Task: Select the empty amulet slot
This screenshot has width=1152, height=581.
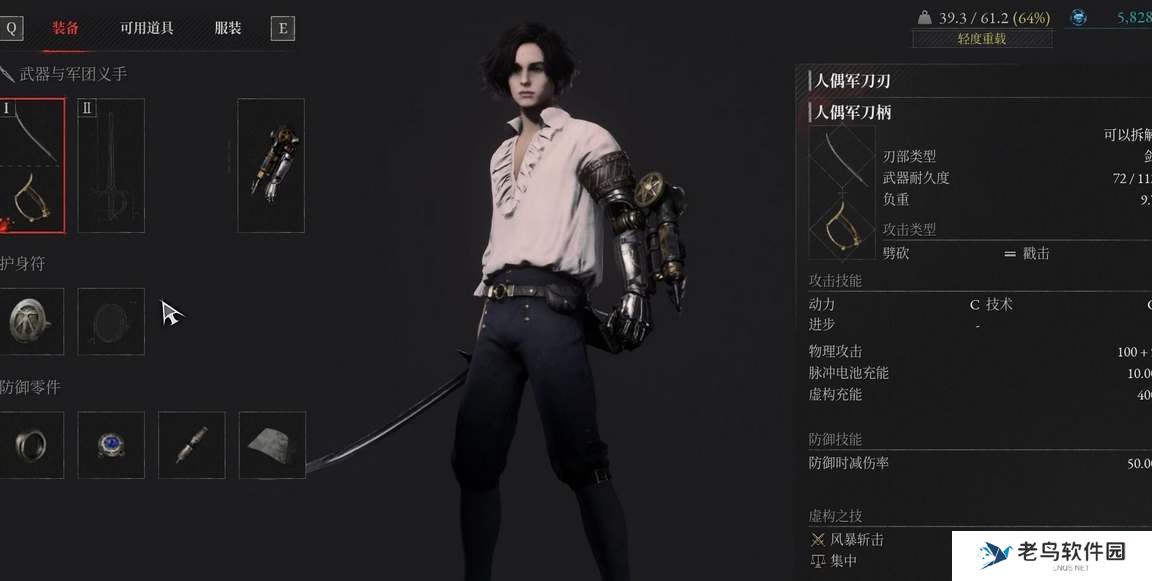Action: tap(111, 321)
